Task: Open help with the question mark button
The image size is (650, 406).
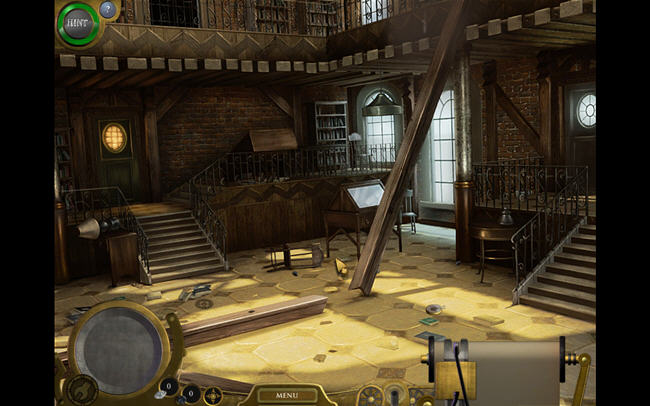Action: tap(108, 9)
